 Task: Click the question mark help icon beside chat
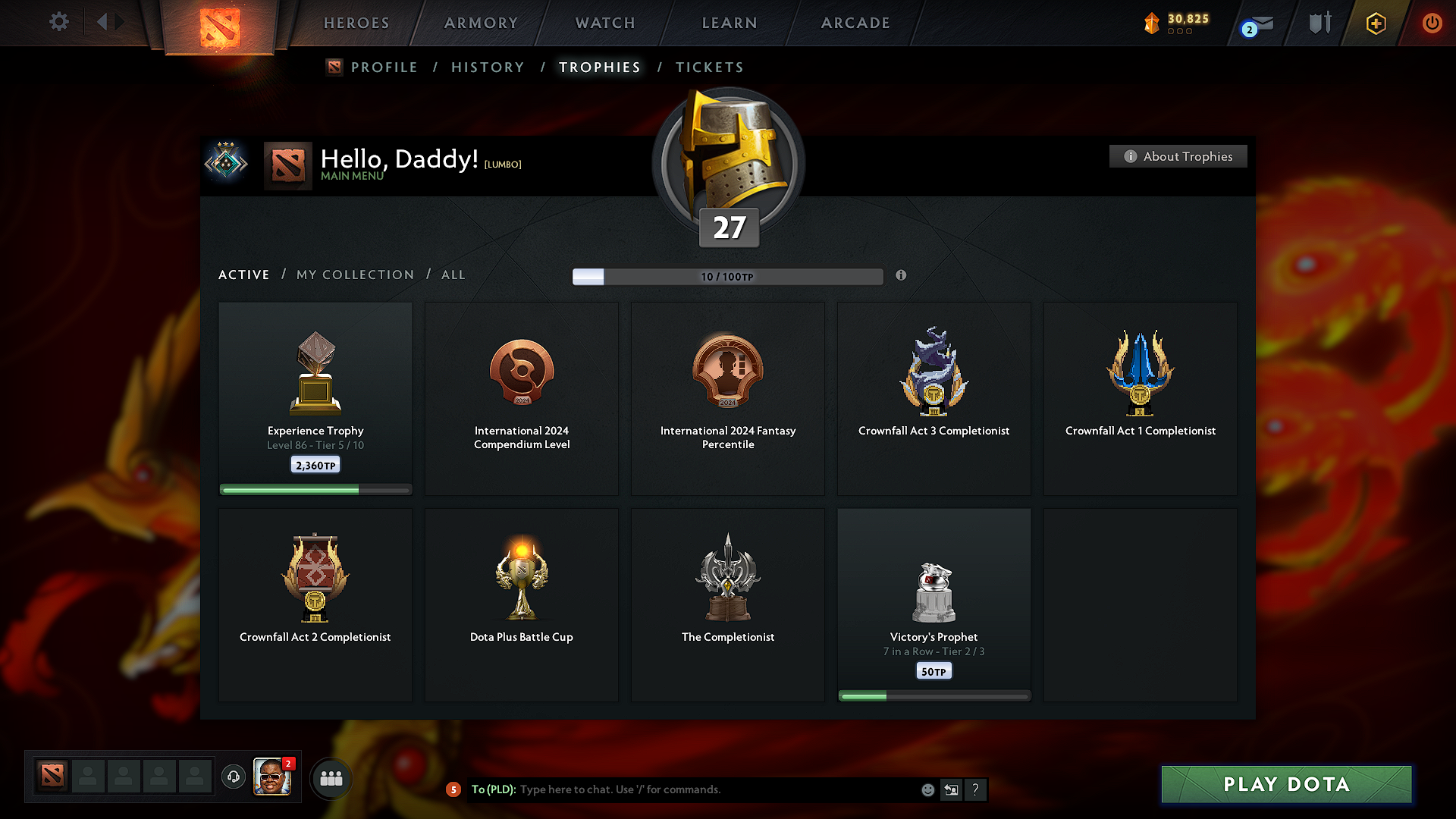point(976,789)
